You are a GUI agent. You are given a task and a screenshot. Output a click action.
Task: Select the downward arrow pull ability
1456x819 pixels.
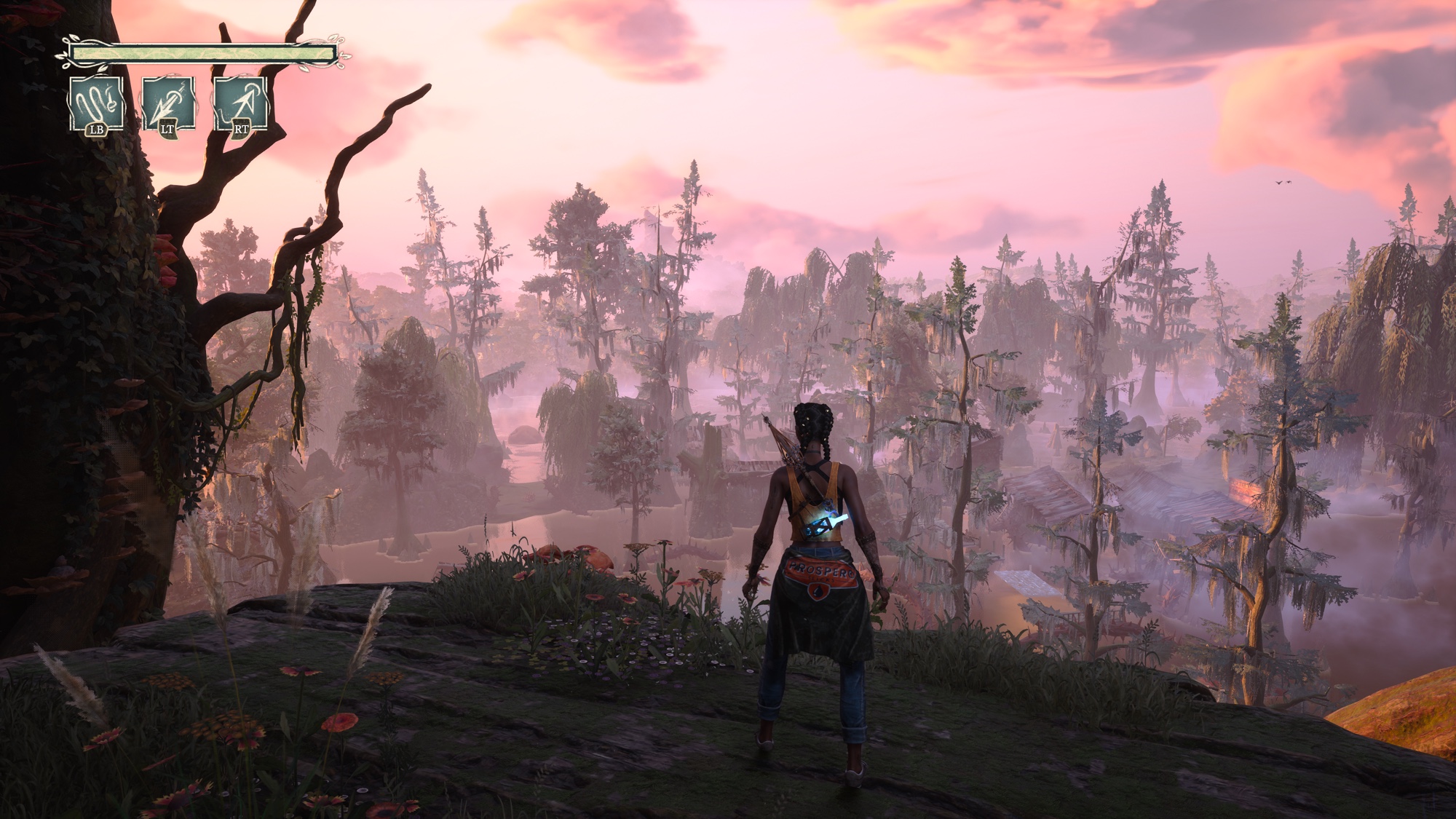pyautogui.click(x=168, y=103)
